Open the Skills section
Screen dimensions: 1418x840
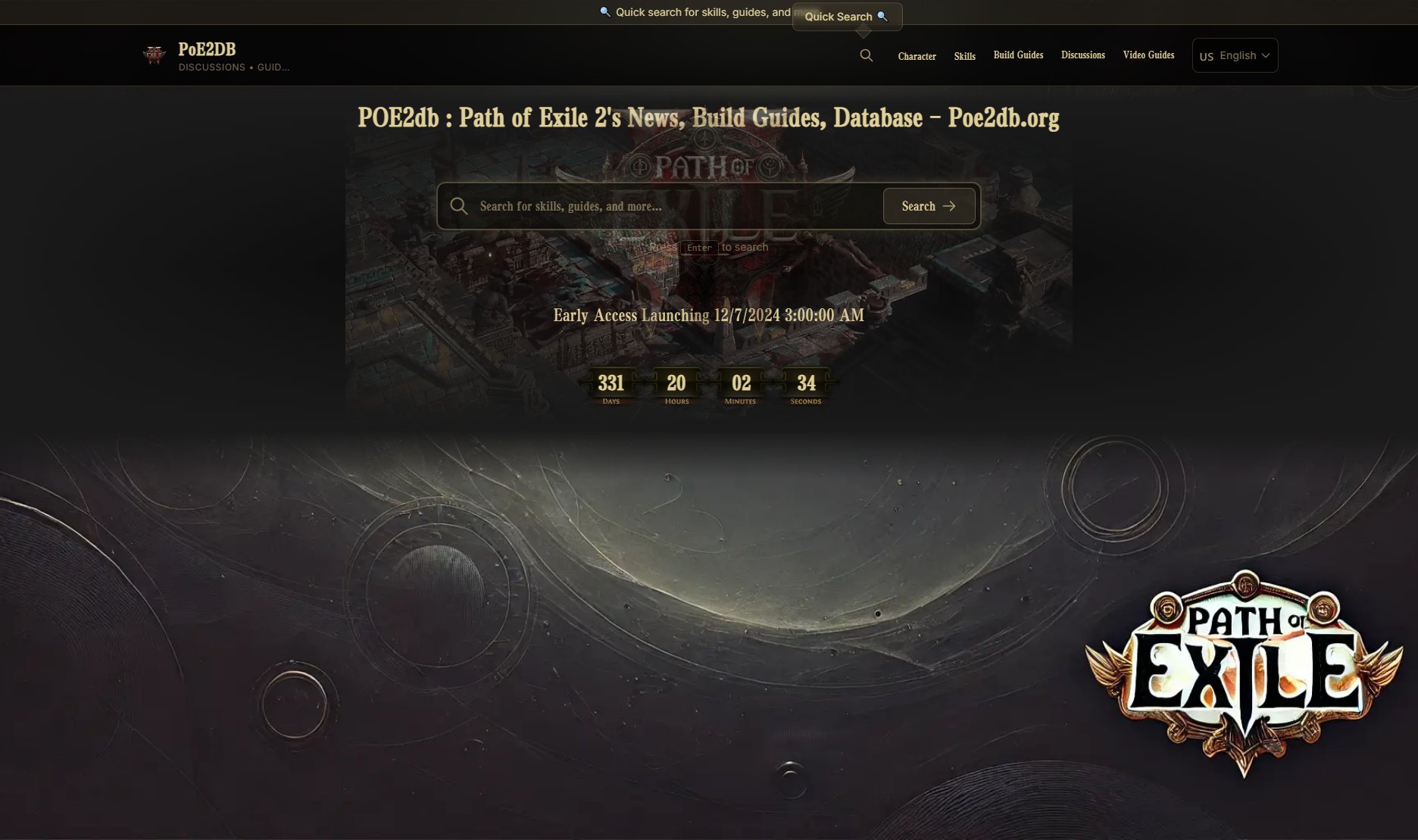click(964, 55)
